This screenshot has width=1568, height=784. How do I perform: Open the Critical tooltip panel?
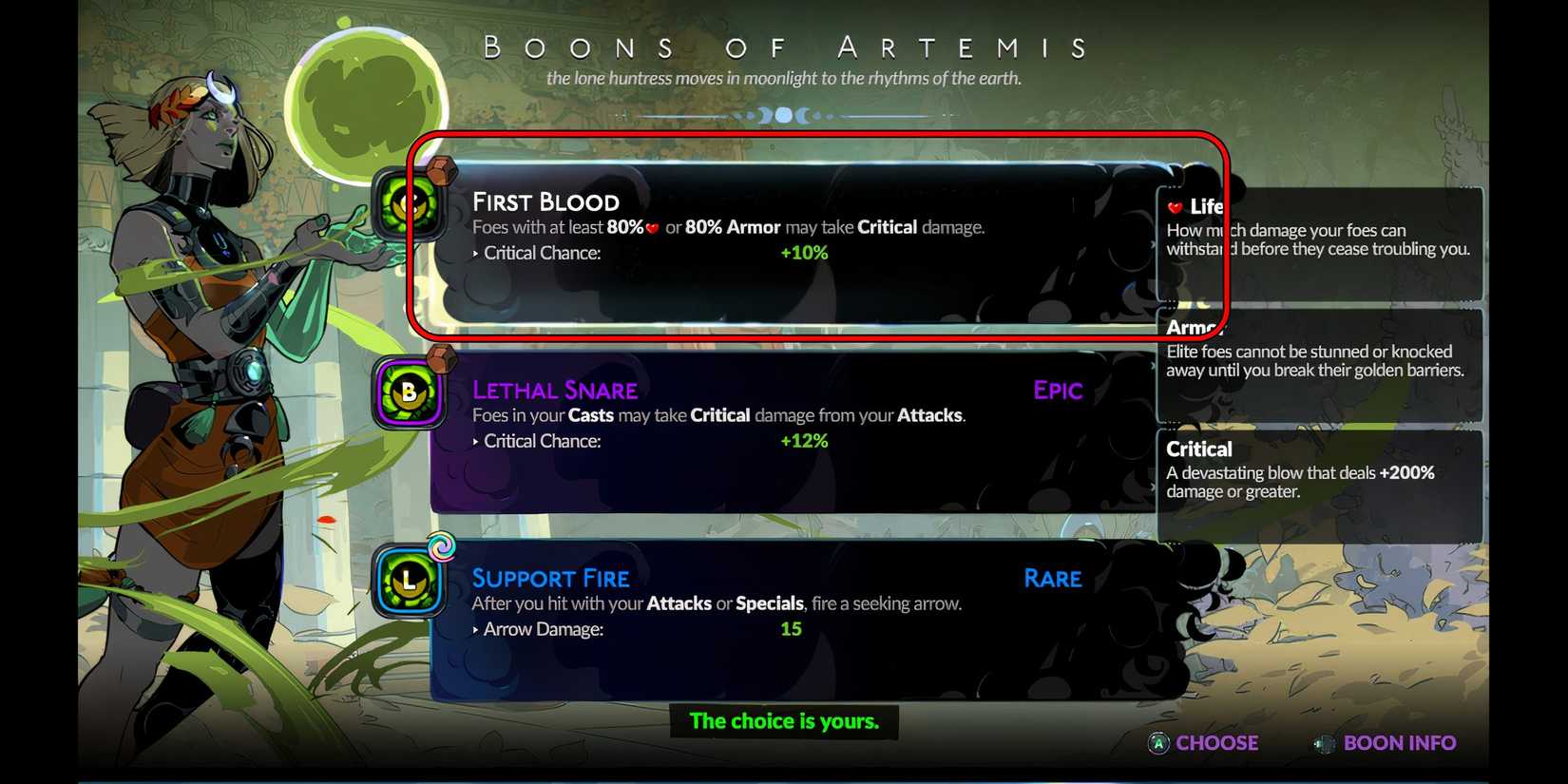[1319, 485]
